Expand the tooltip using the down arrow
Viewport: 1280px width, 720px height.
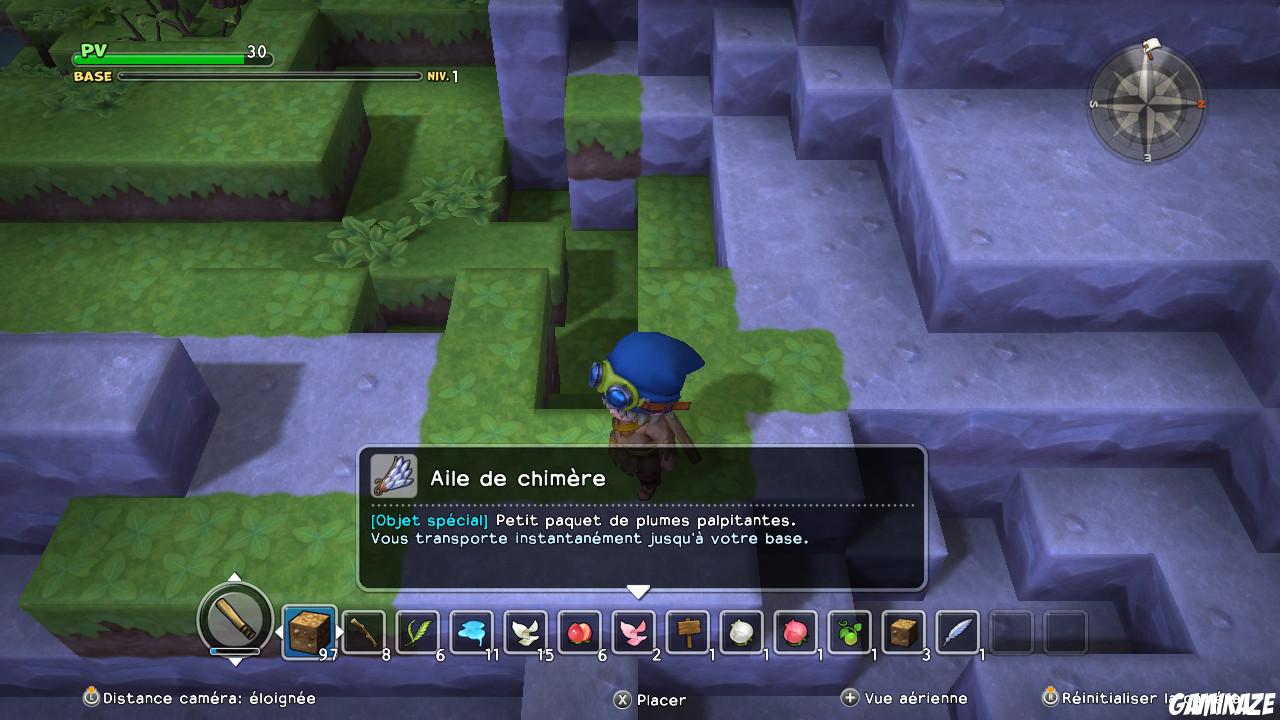pyautogui.click(x=638, y=592)
